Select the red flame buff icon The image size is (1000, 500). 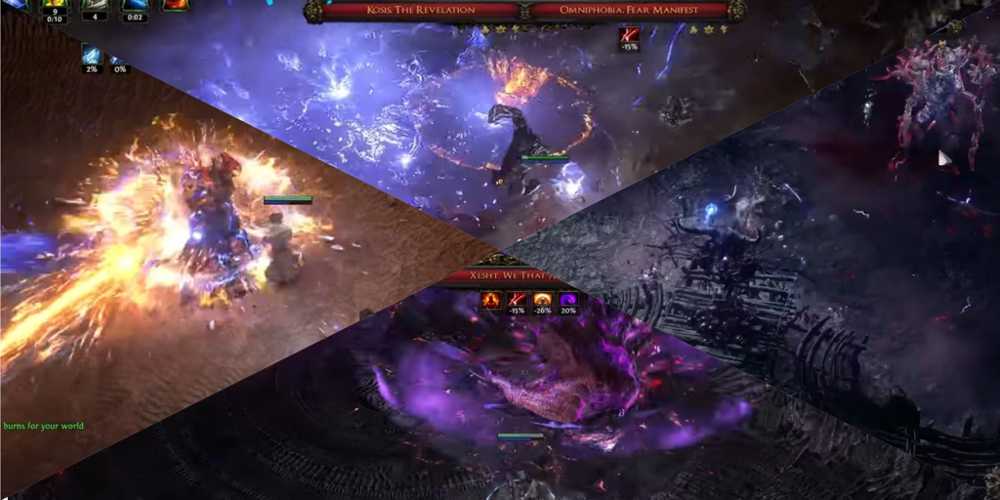(176, 5)
